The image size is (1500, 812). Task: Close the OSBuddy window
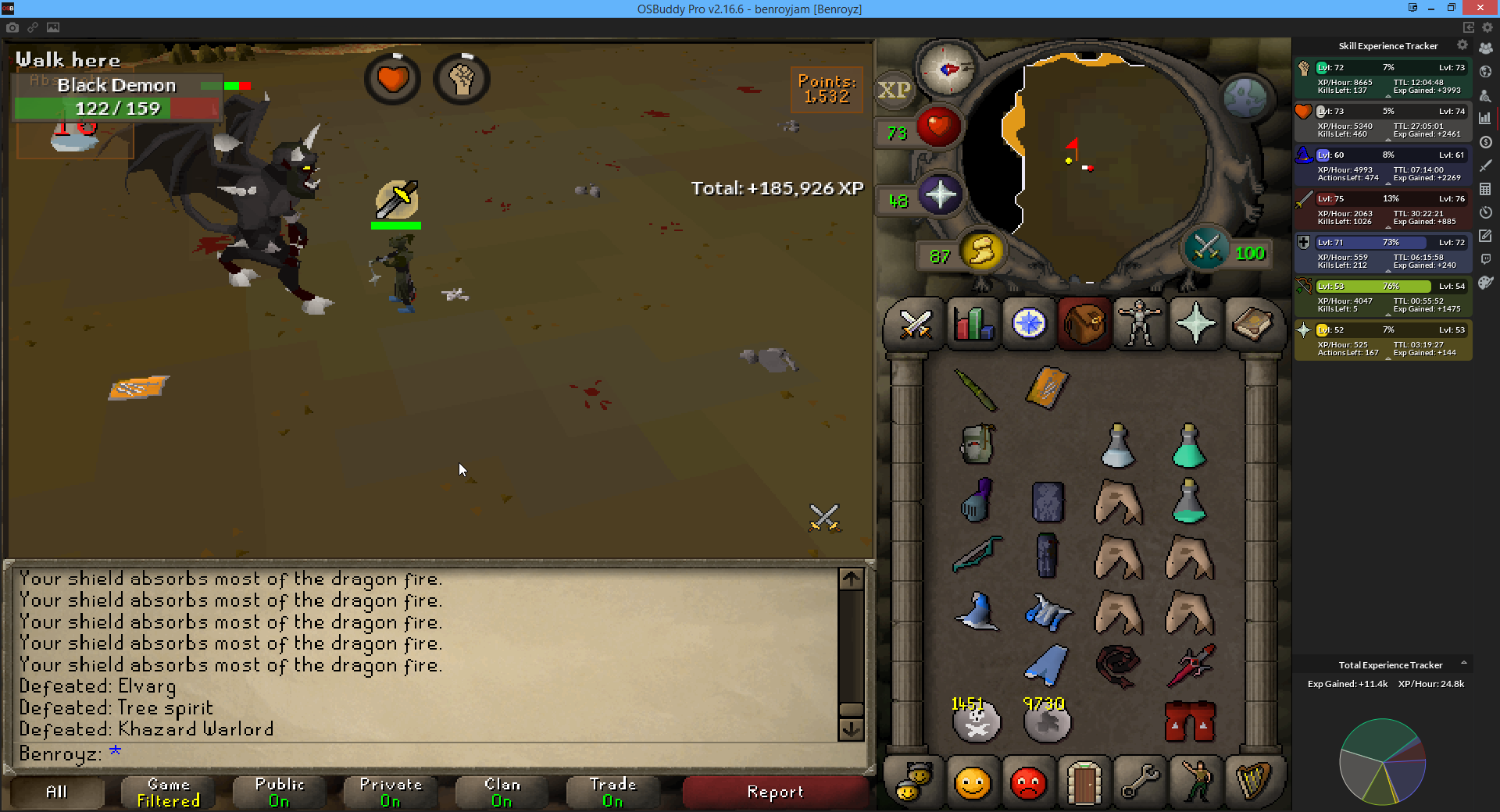[x=1480, y=8]
